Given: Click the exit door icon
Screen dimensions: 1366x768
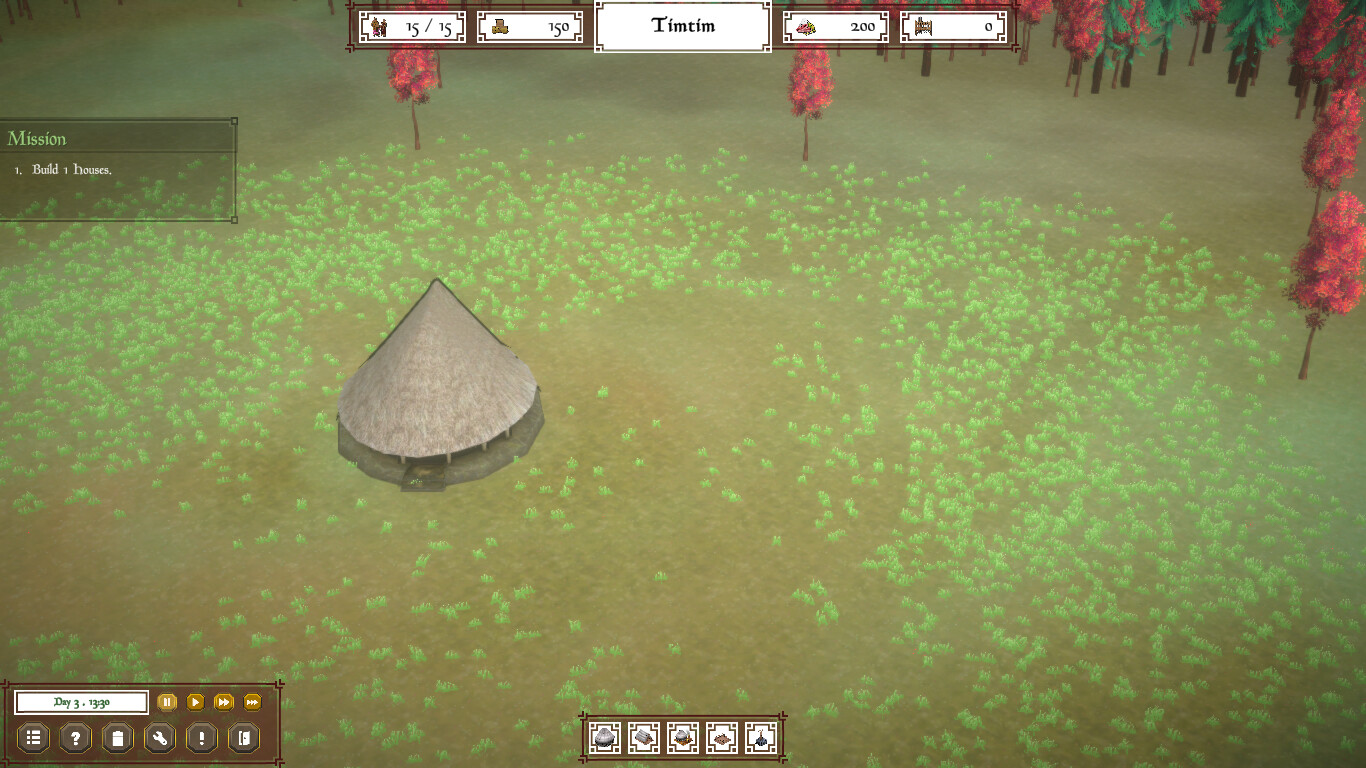Looking at the screenshot, I should point(242,738).
